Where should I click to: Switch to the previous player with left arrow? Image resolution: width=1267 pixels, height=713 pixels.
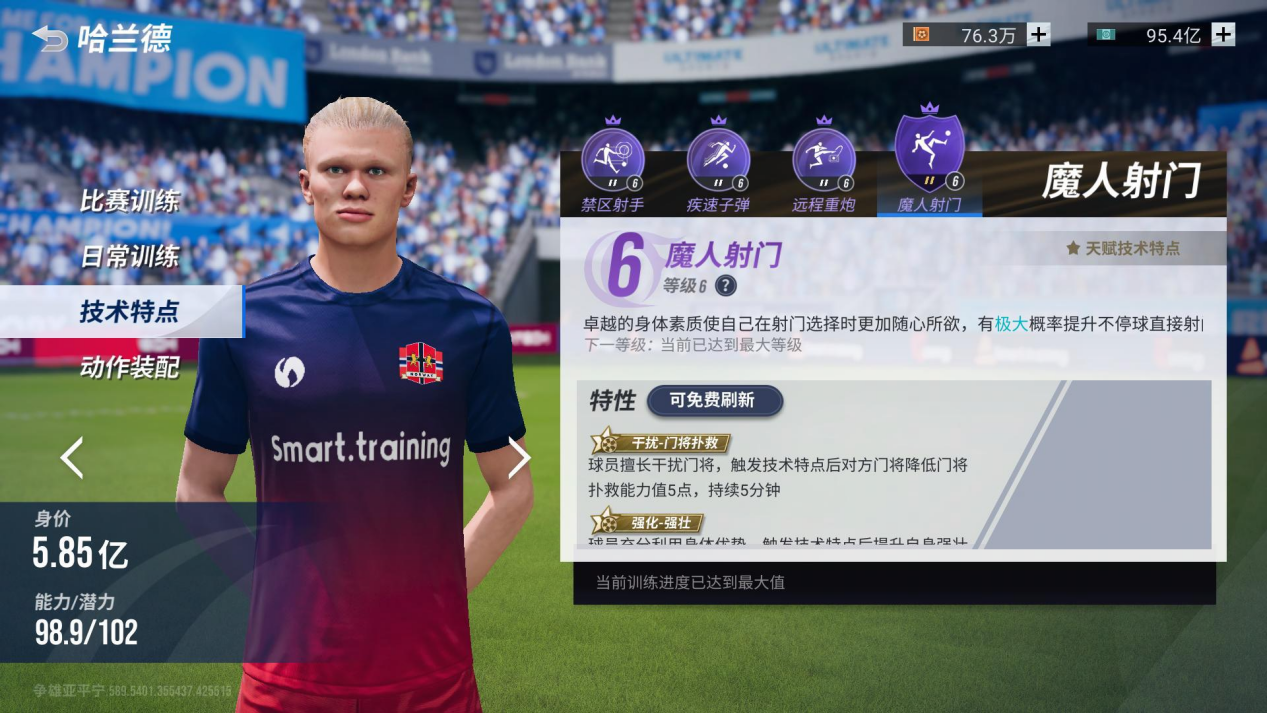pyautogui.click(x=72, y=457)
